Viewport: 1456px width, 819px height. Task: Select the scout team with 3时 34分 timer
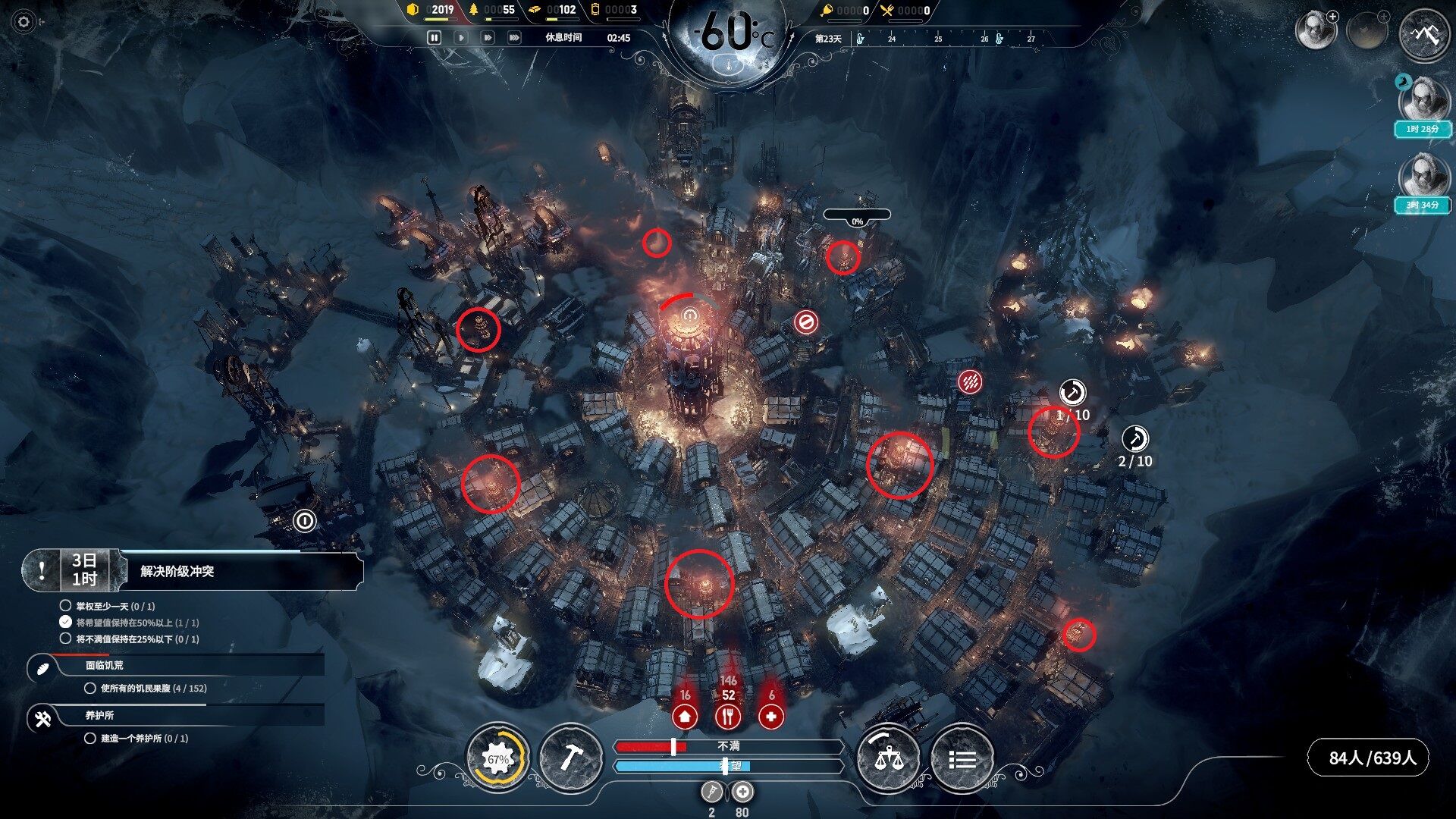point(1423,180)
